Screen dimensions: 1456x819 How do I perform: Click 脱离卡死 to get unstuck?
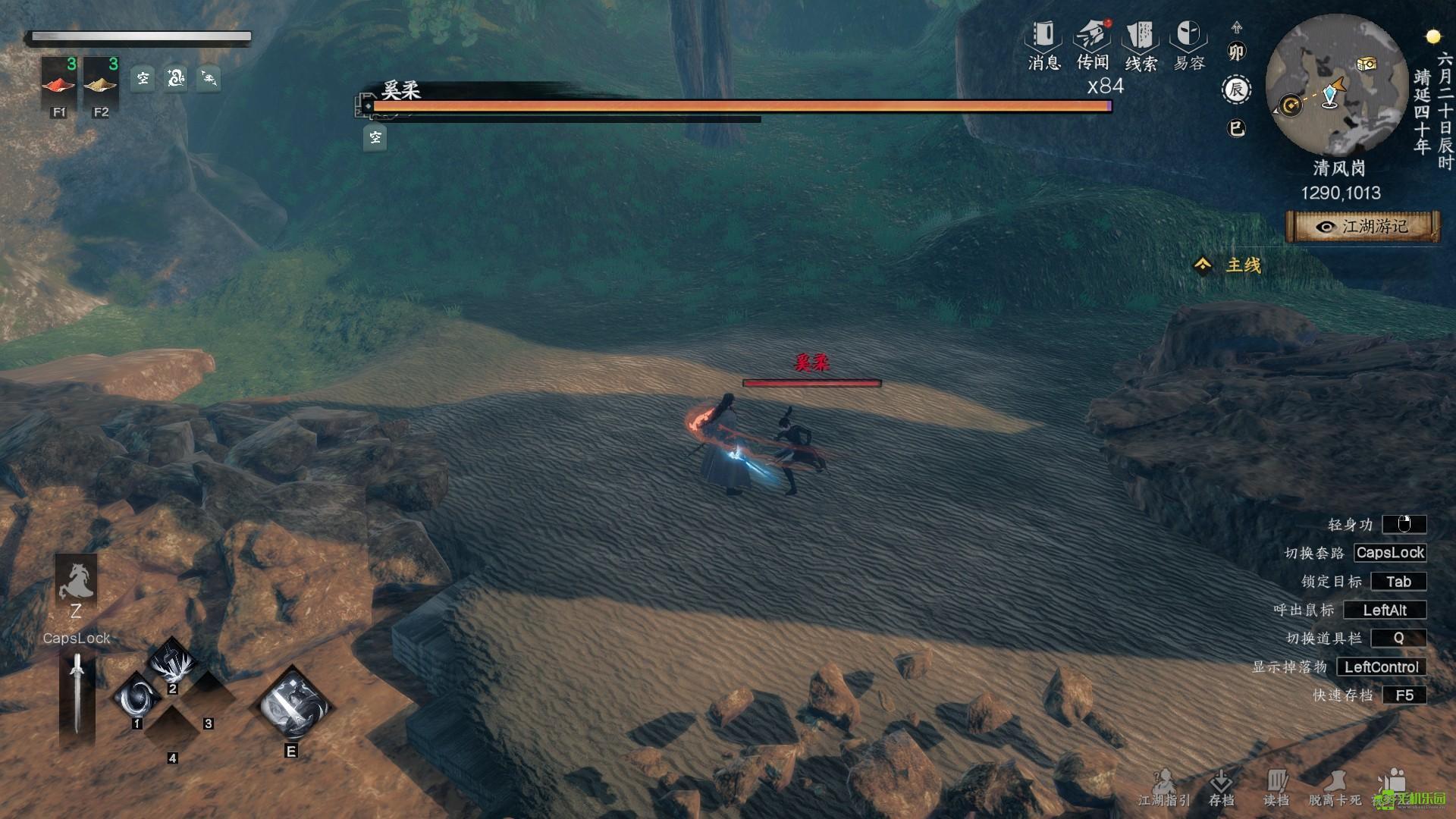click(1335, 789)
